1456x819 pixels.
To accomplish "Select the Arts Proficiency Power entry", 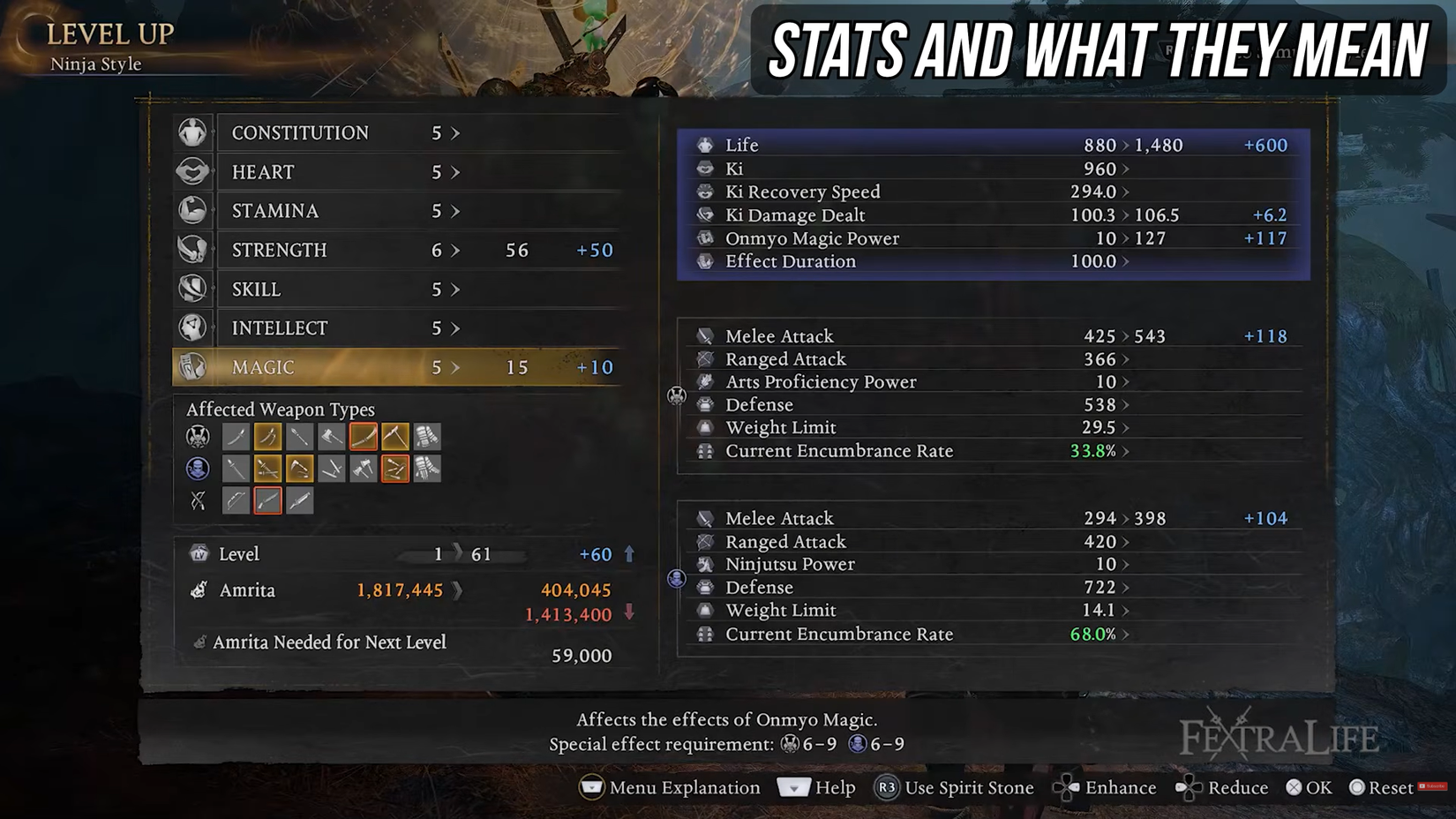I will [x=993, y=382].
